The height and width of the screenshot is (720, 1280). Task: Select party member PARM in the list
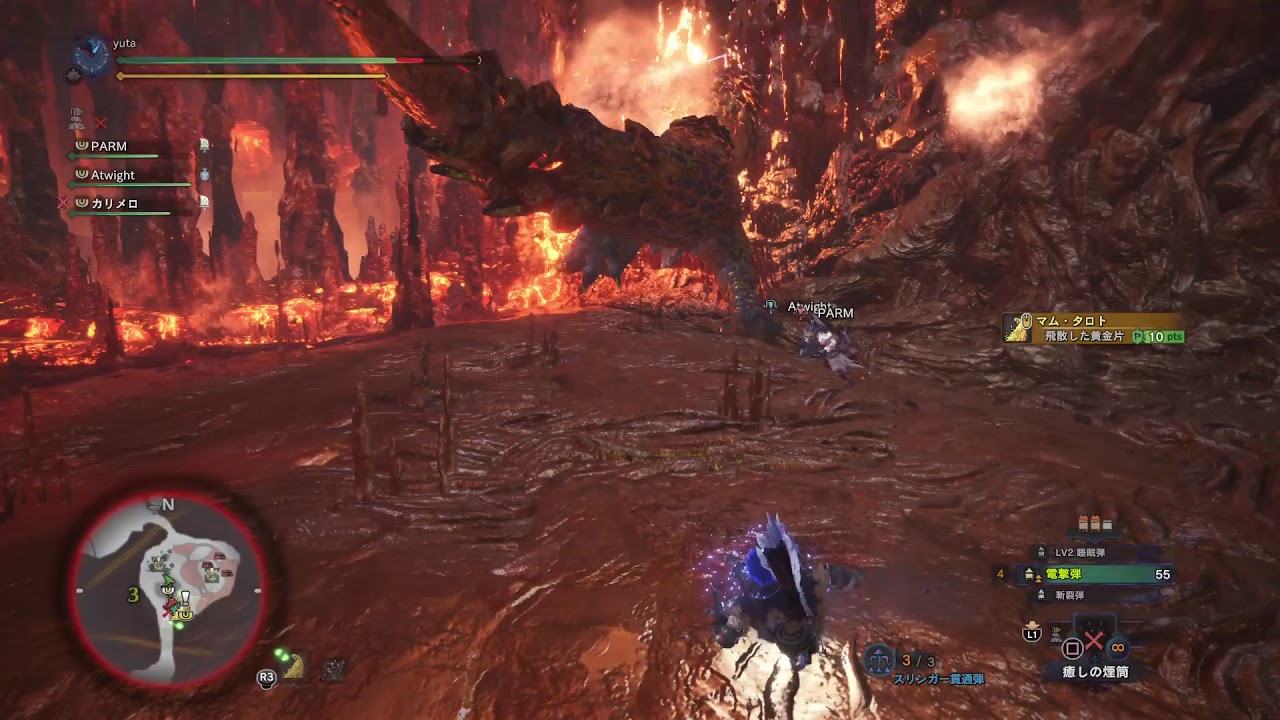(x=109, y=147)
